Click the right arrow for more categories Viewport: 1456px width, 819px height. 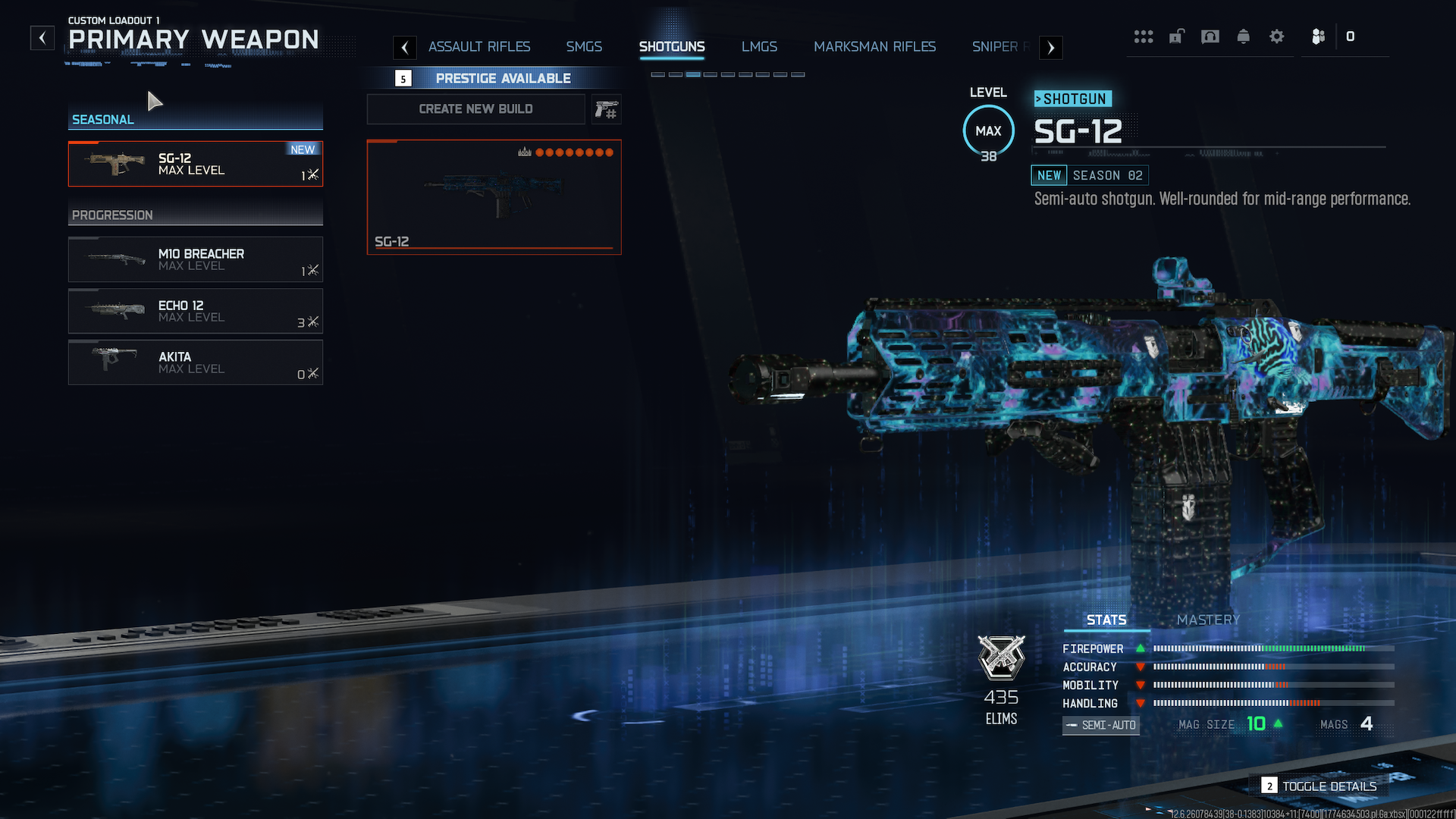coord(1050,48)
